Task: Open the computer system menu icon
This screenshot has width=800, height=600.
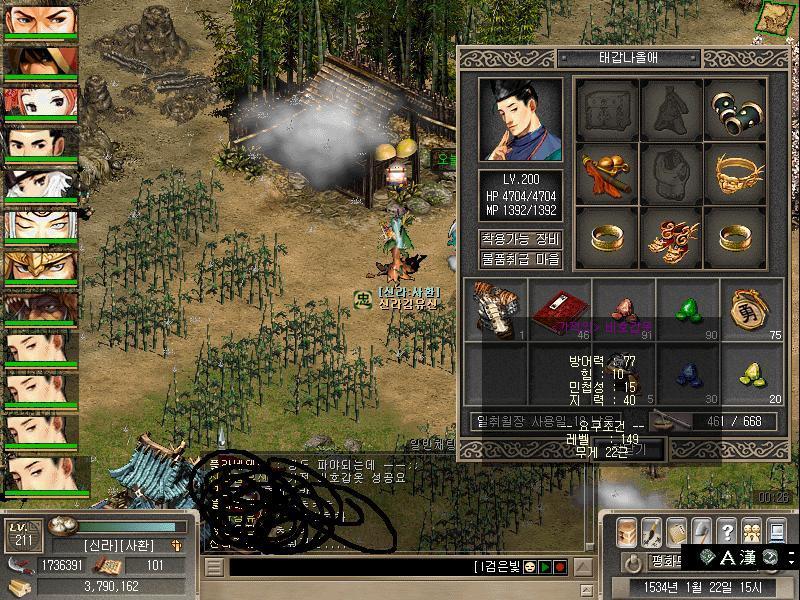Action: pos(776,530)
